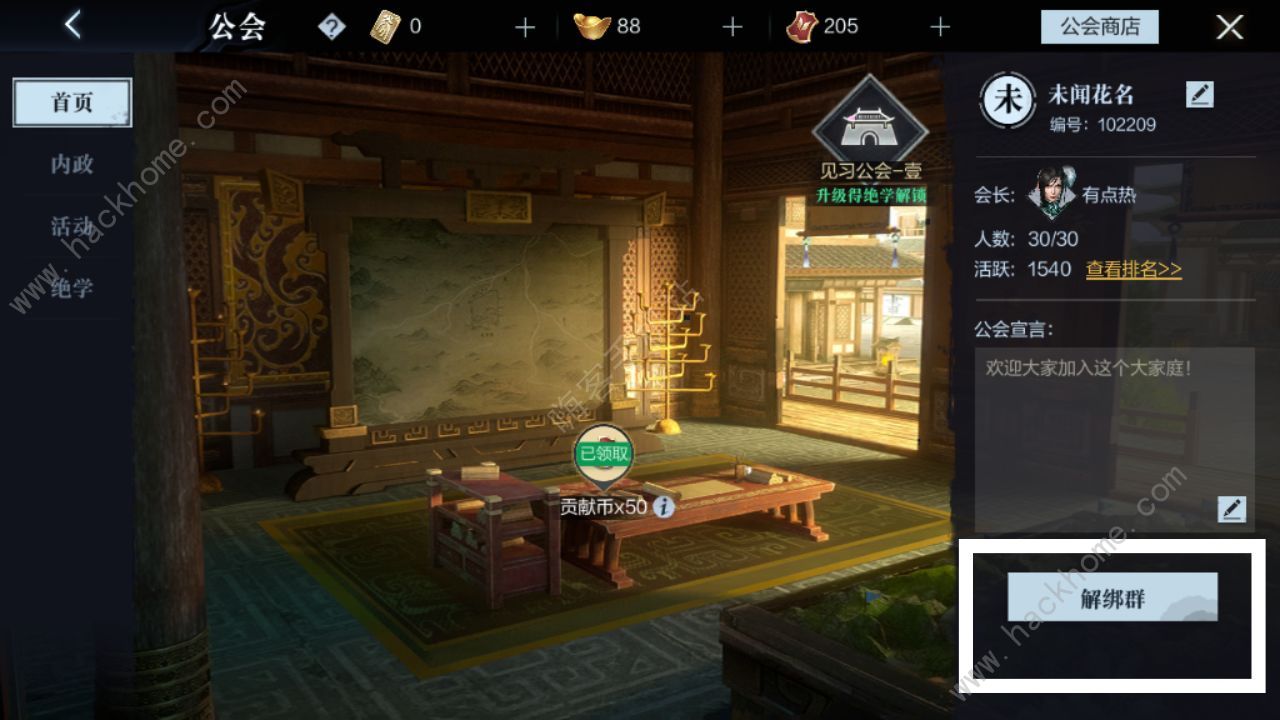Switch to the 内政 tab

(71, 164)
